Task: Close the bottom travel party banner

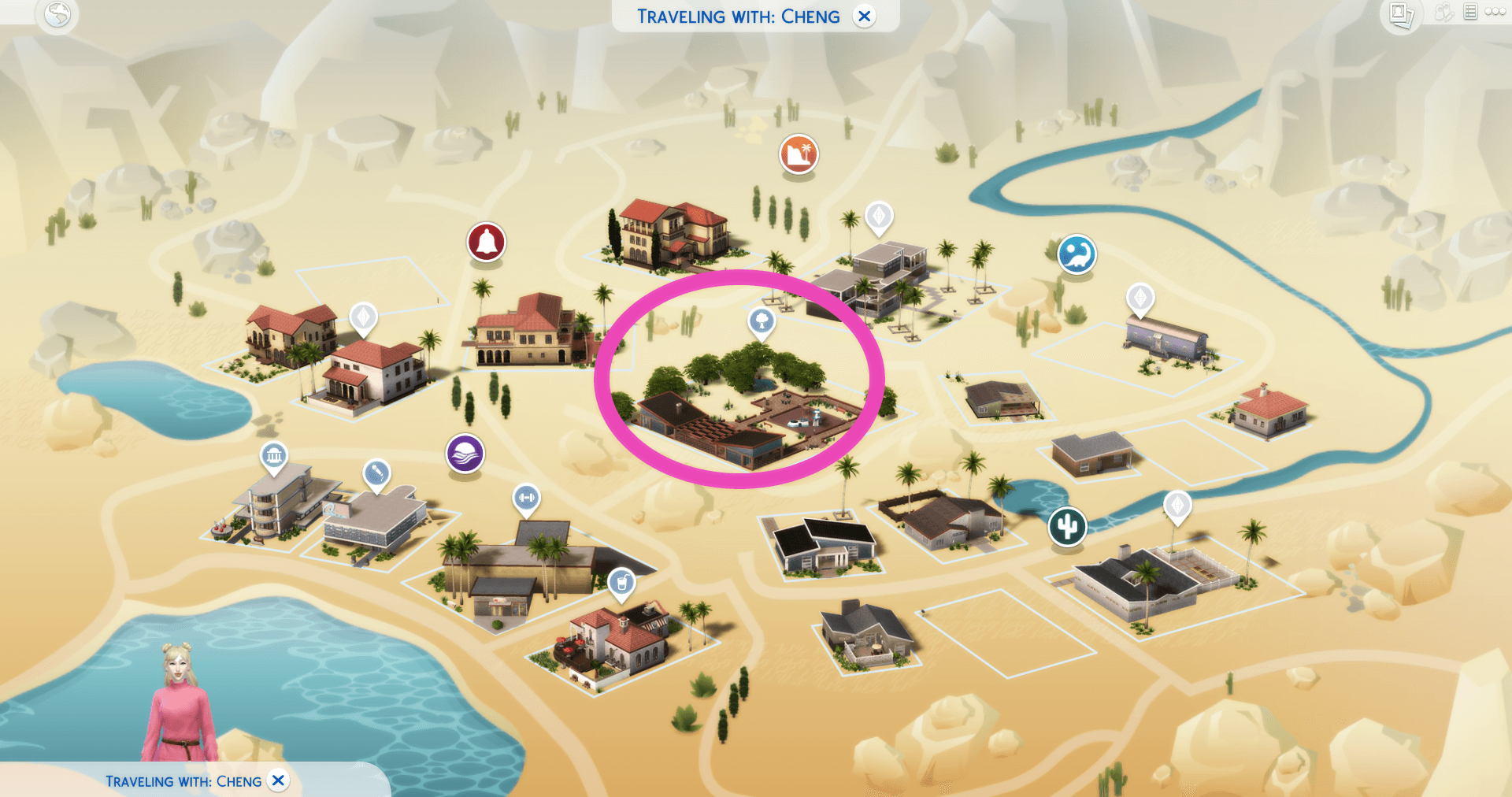Action: [278, 780]
